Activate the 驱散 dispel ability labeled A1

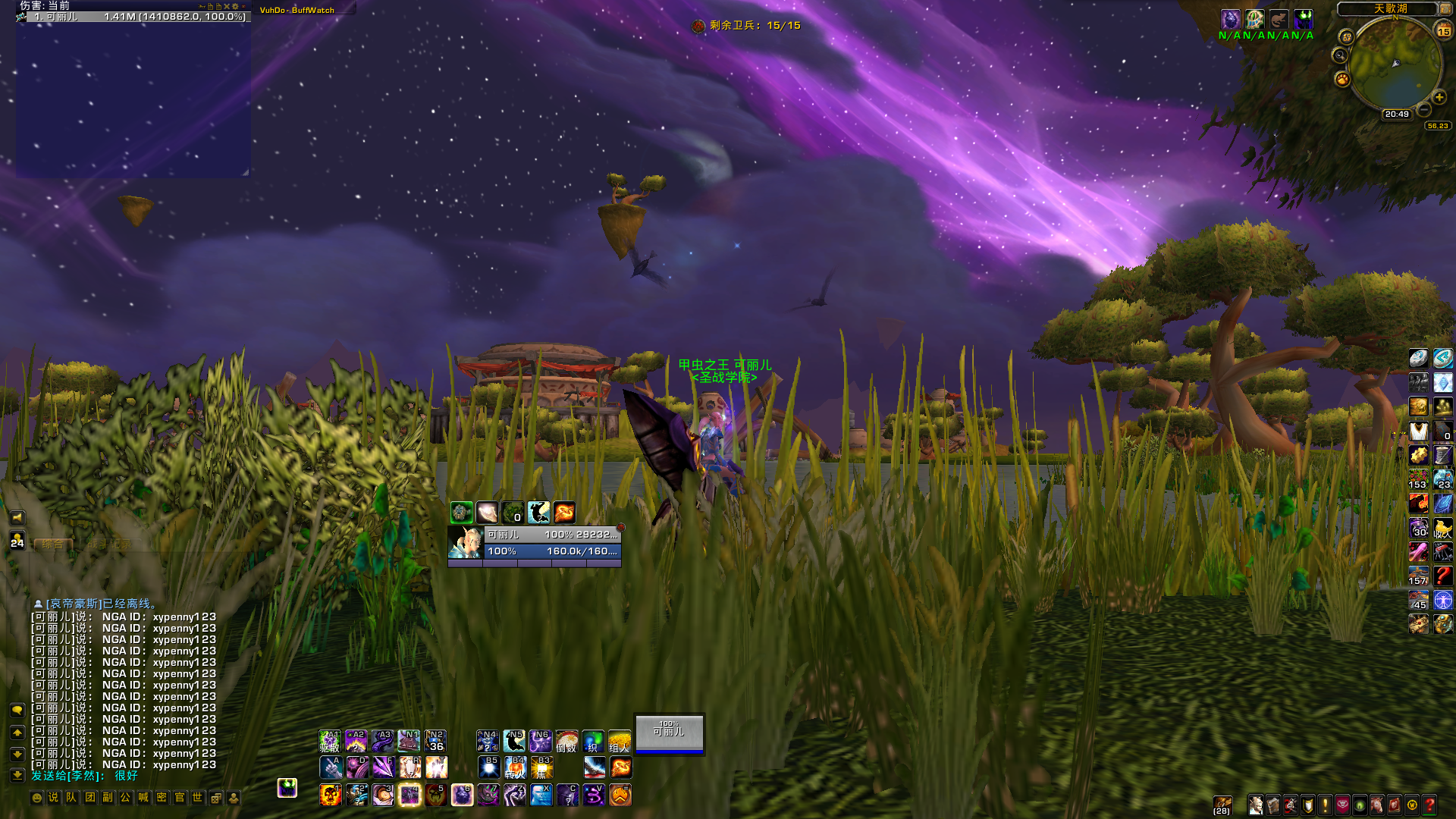330,741
